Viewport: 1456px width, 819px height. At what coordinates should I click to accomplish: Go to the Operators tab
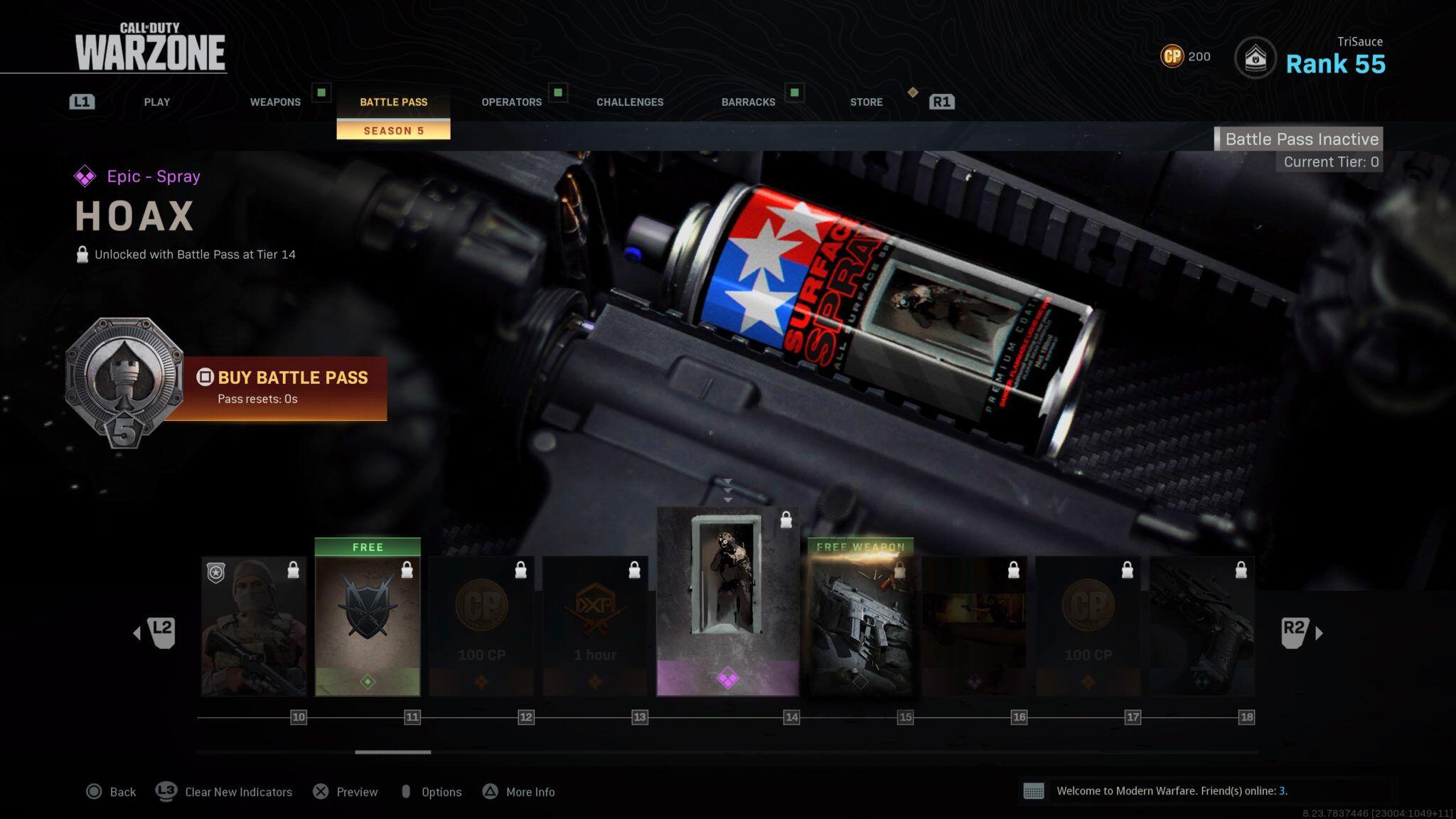(511, 102)
